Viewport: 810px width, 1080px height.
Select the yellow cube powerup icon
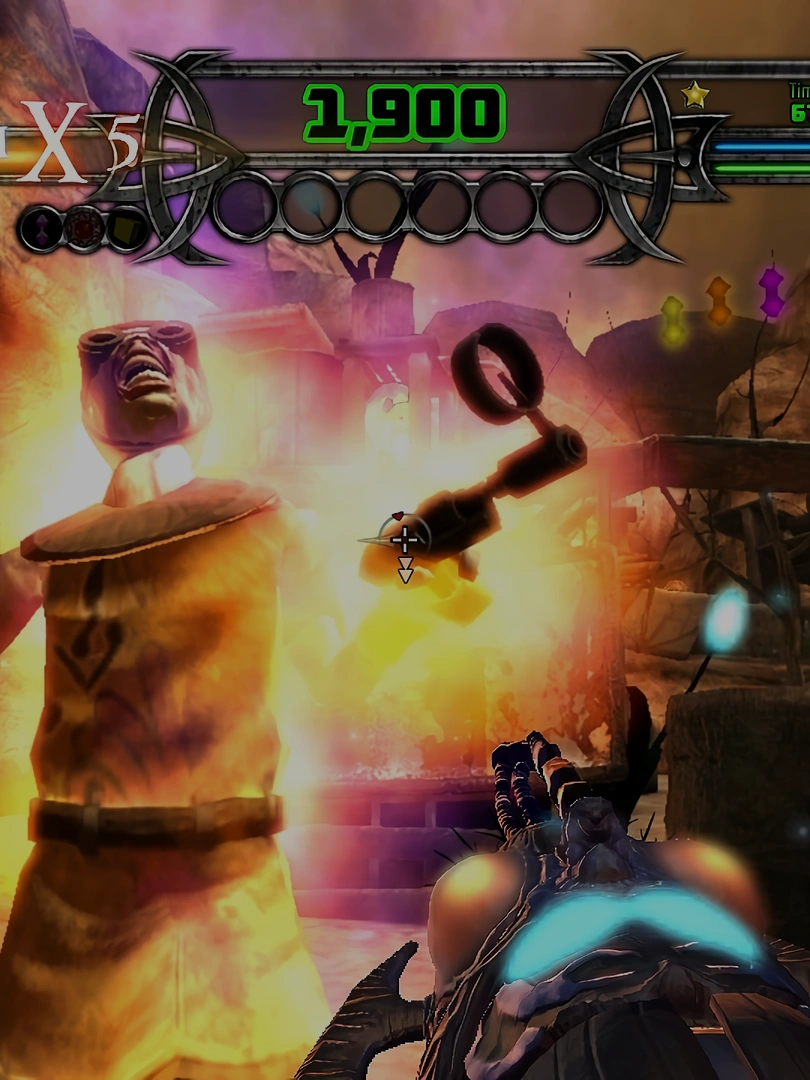pyautogui.click(x=126, y=229)
